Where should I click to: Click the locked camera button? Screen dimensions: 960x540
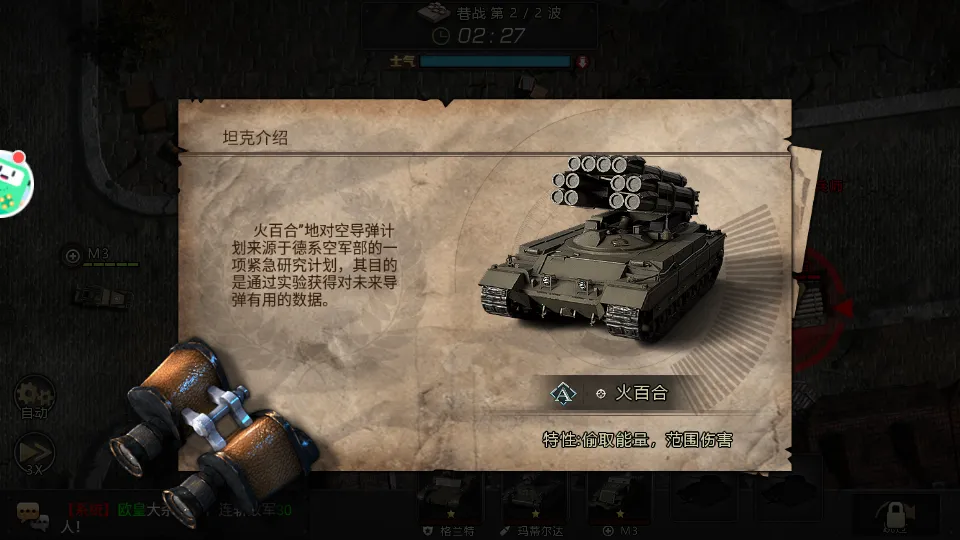(x=893, y=512)
